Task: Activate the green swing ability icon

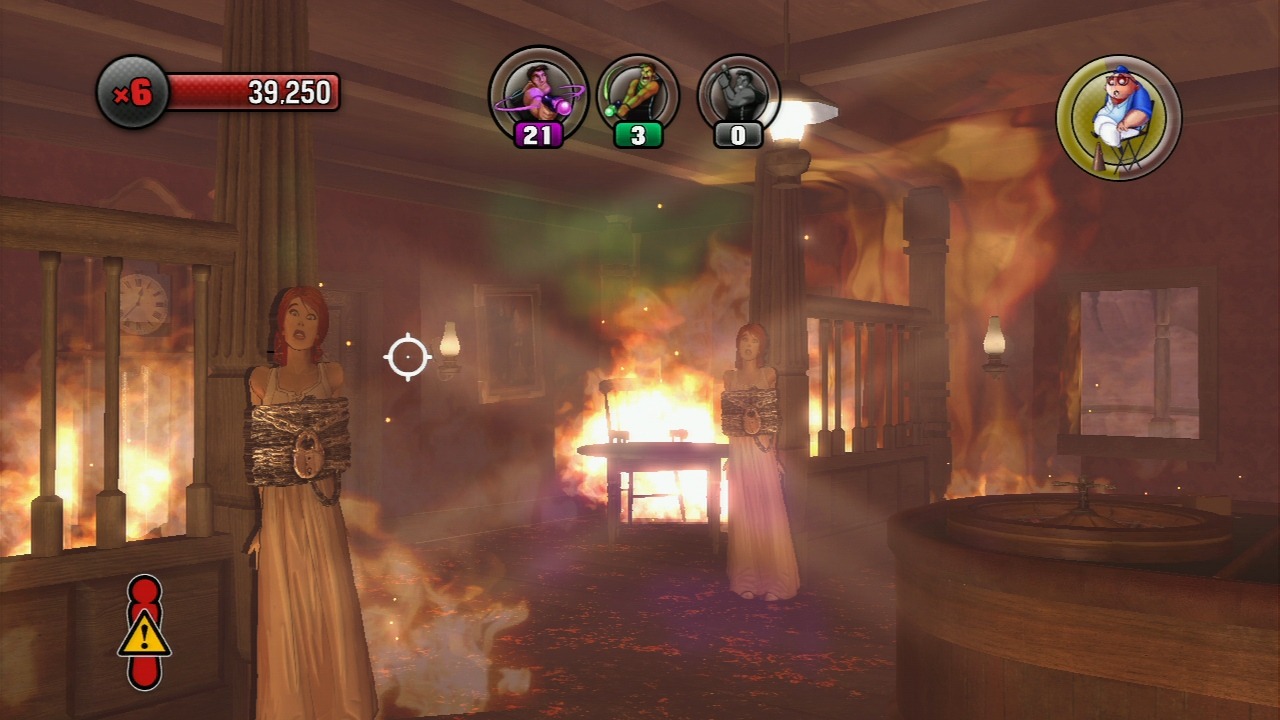Action: [x=638, y=93]
